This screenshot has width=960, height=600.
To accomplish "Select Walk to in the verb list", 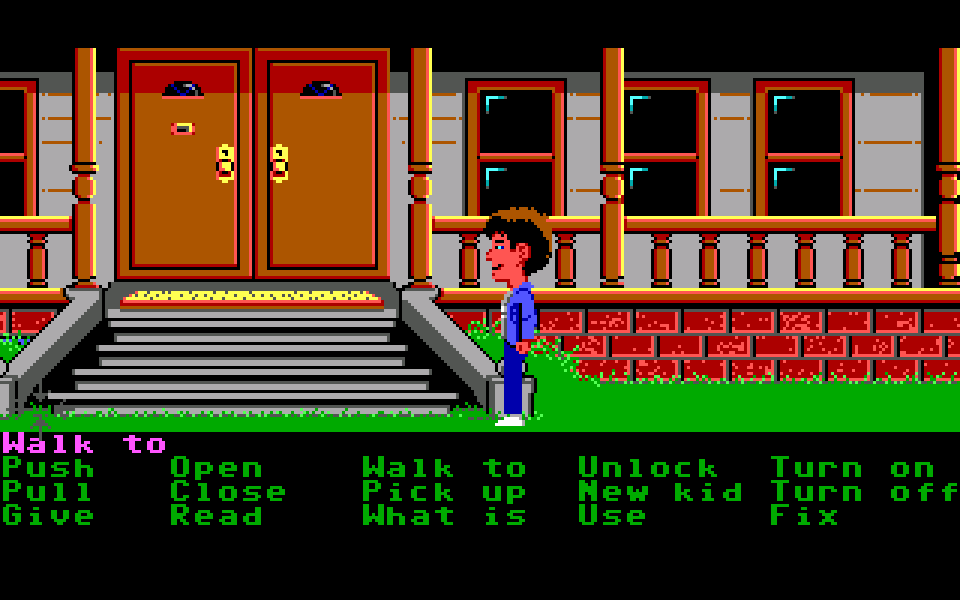I will coord(444,468).
